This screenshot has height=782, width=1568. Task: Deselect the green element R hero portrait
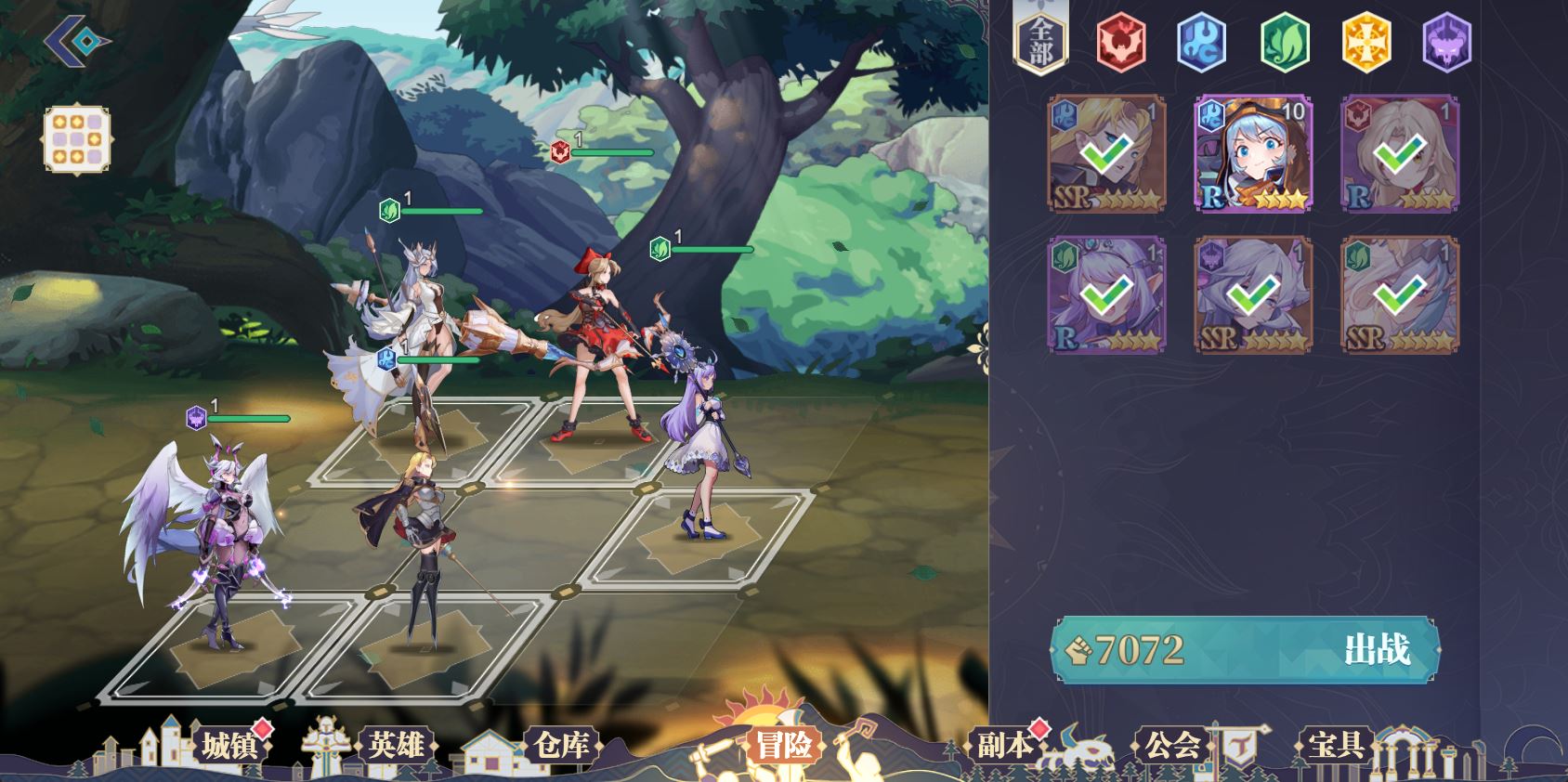[1106, 295]
